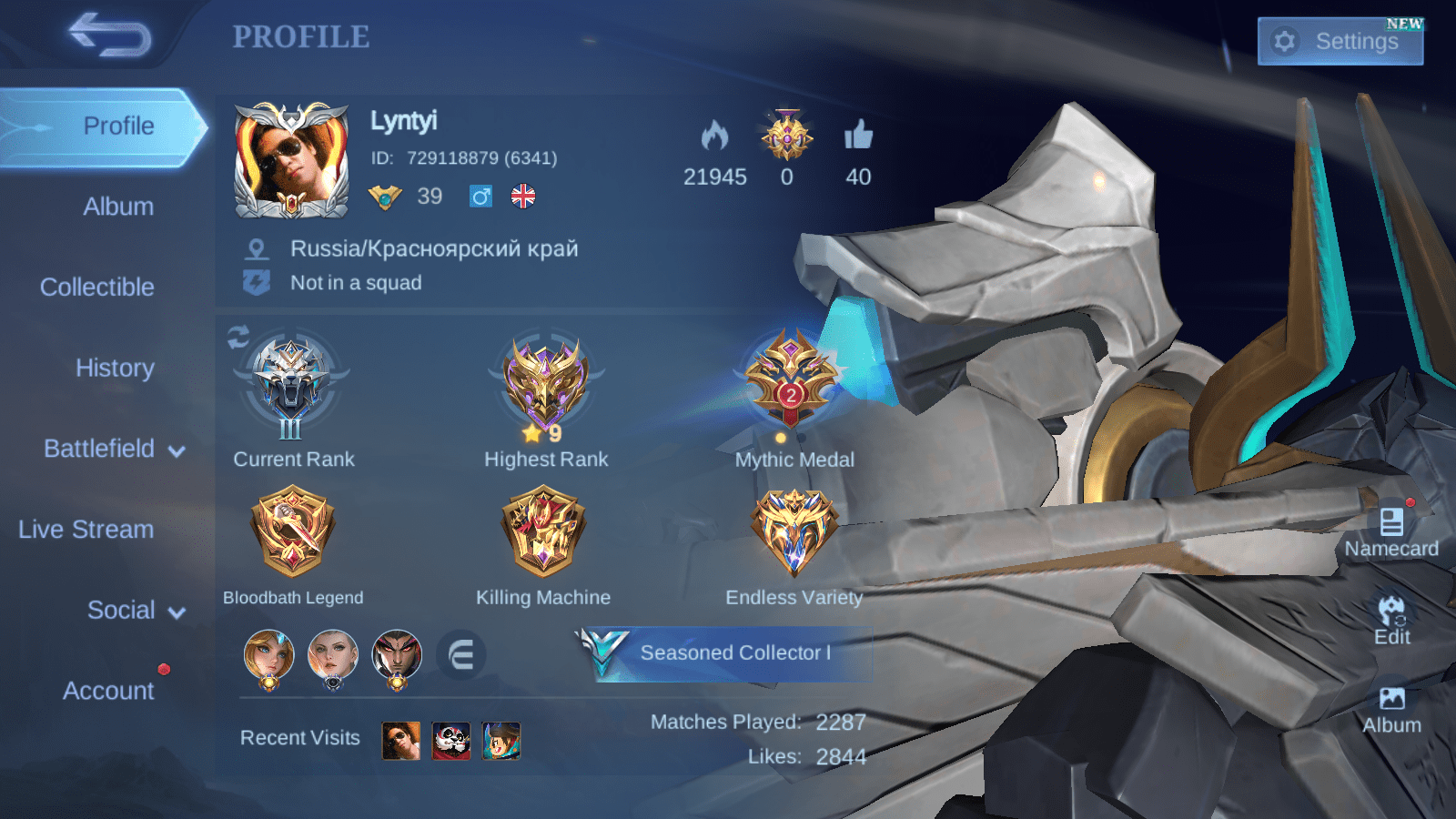Expand the Social sidebar section
This screenshot has height=819, width=1456.
coord(122,610)
